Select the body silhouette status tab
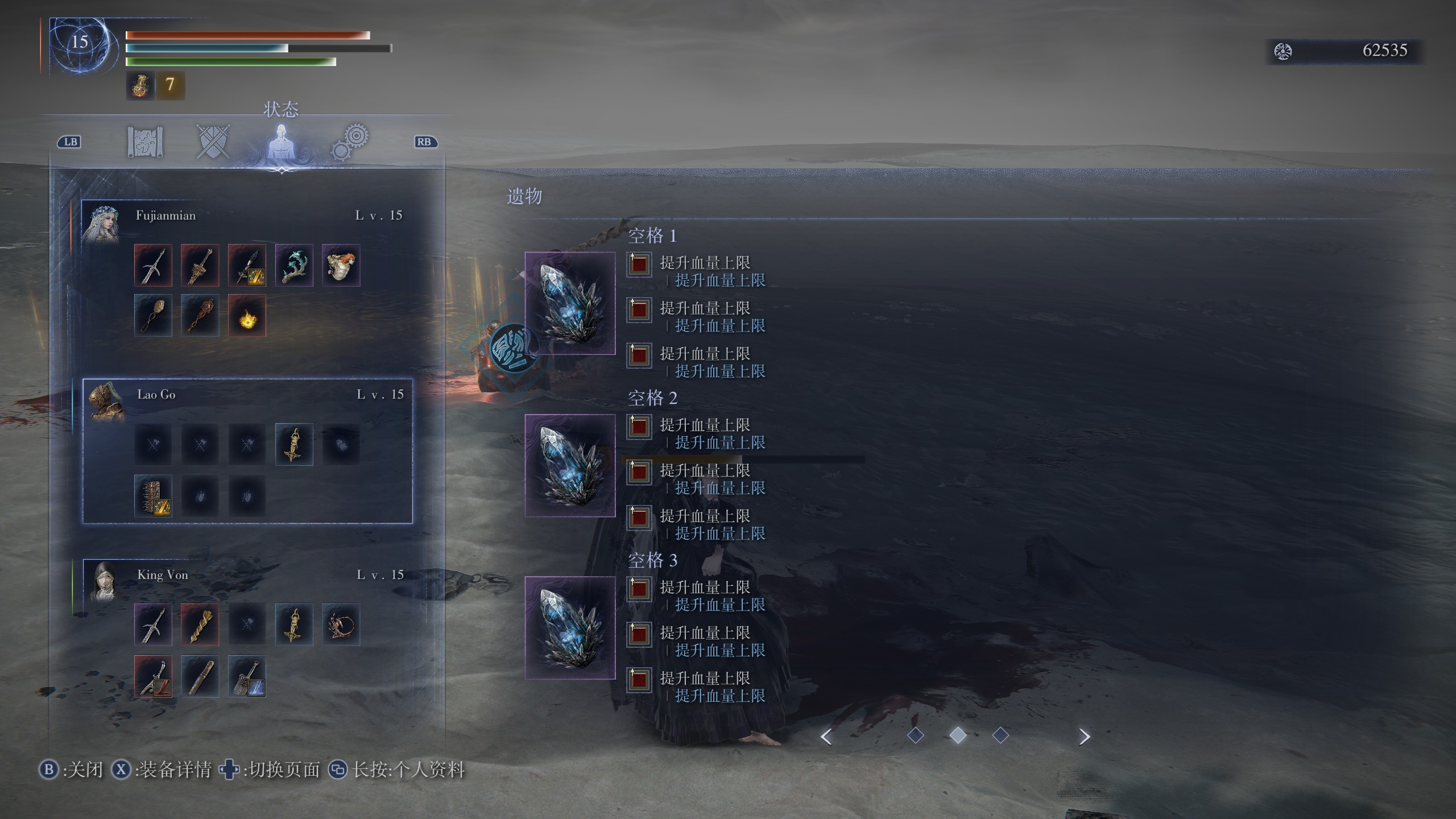 point(281,143)
